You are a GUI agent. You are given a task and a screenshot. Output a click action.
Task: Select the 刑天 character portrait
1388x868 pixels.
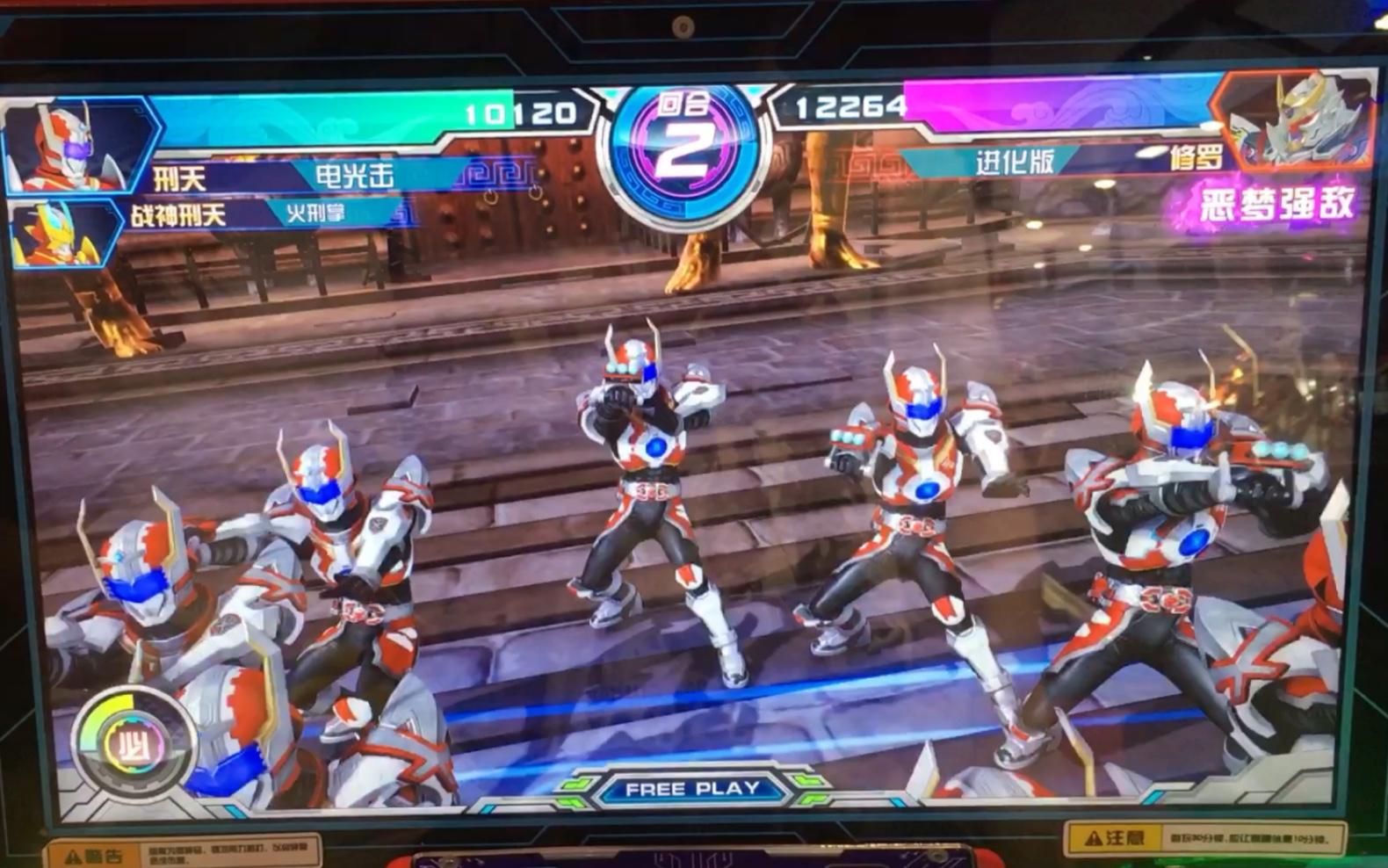[72, 146]
